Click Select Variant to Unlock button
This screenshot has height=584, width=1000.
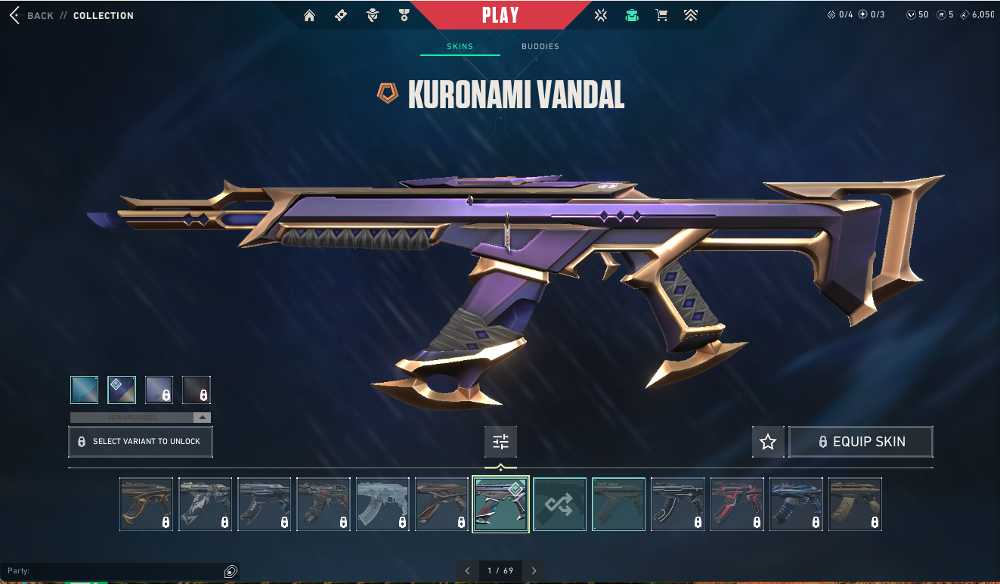tap(140, 441)
